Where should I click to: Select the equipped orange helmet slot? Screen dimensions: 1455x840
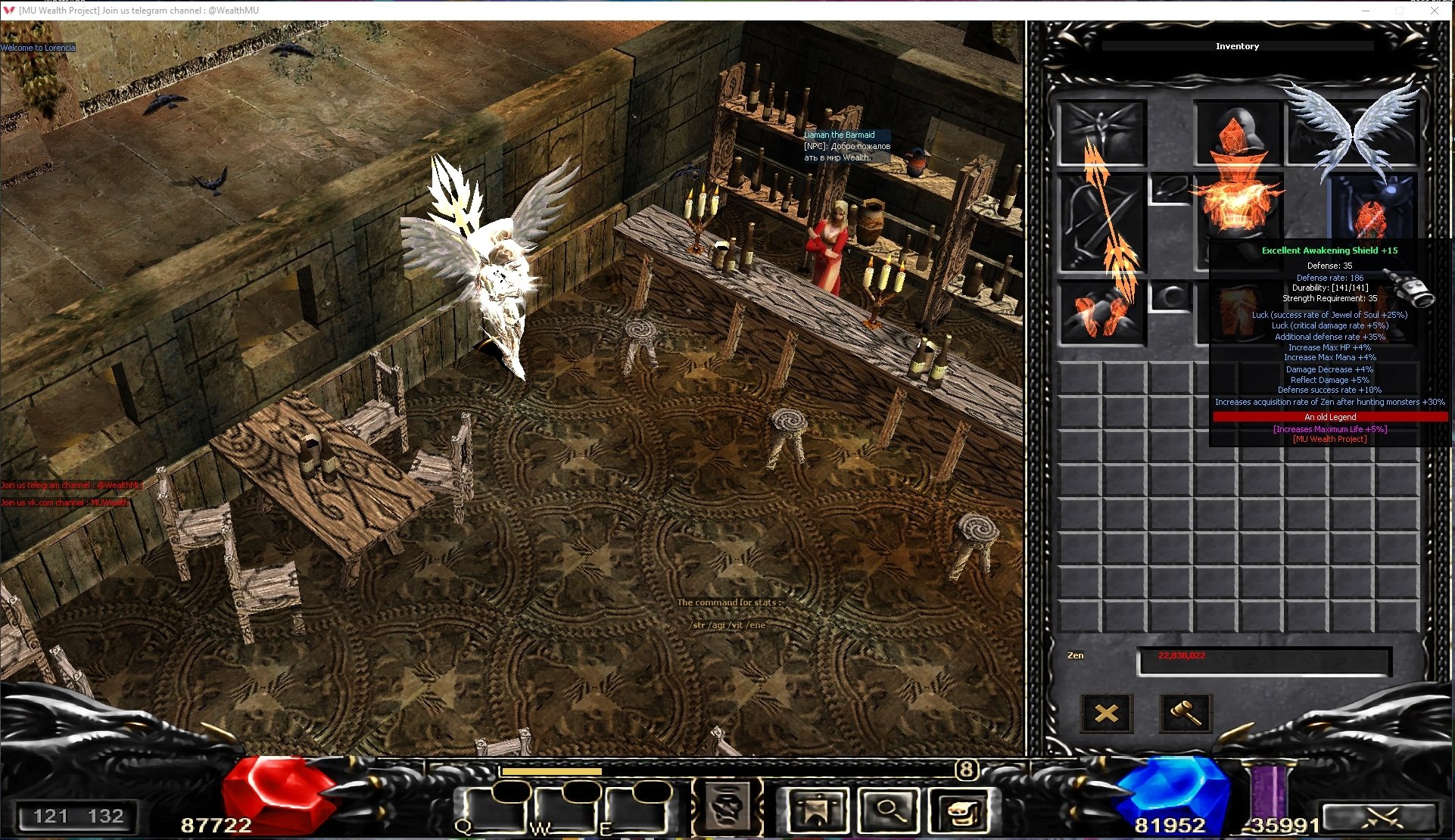pos(1237,132)
